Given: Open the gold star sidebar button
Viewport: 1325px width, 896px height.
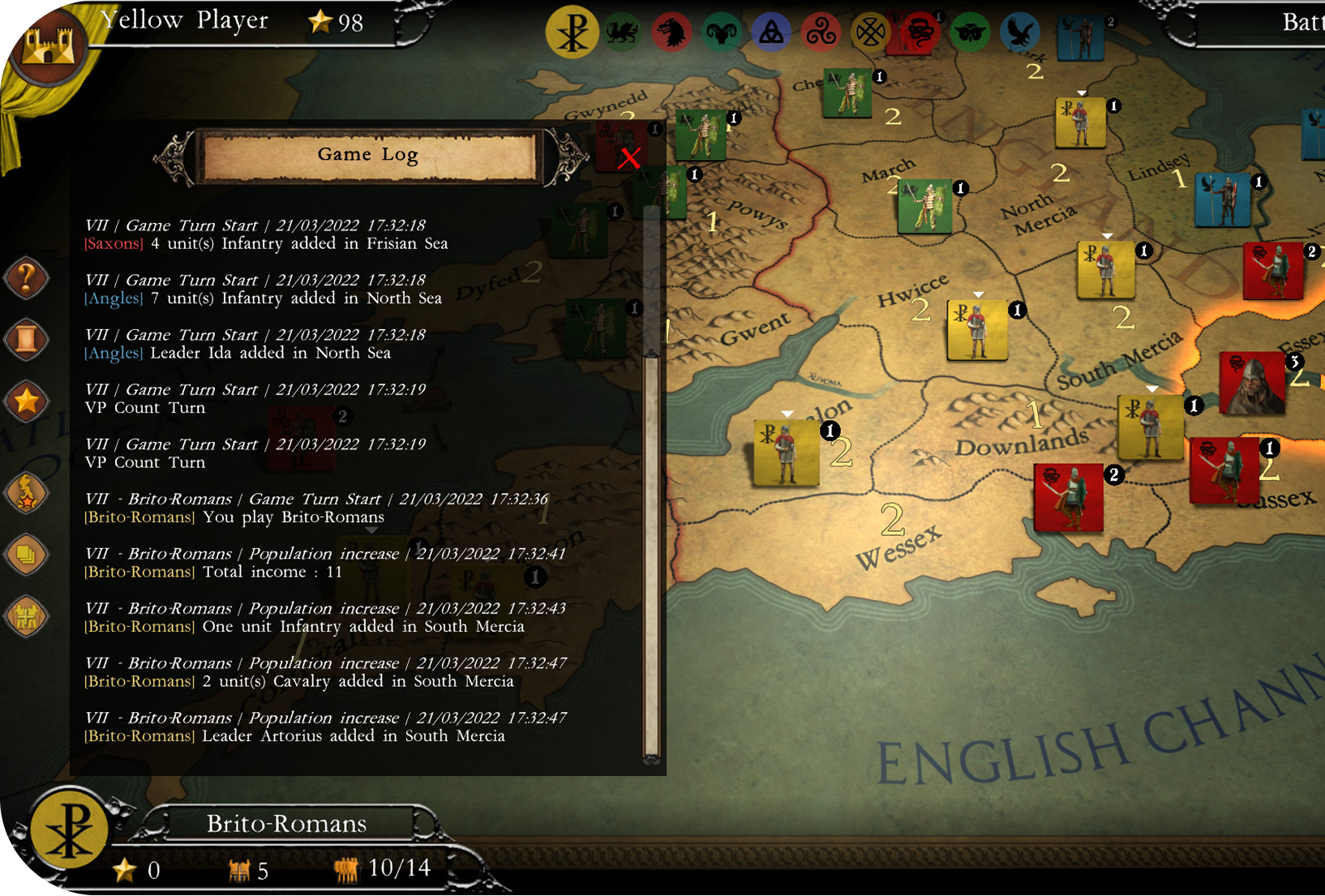Looking at the screenshot, I should (27, 401).
